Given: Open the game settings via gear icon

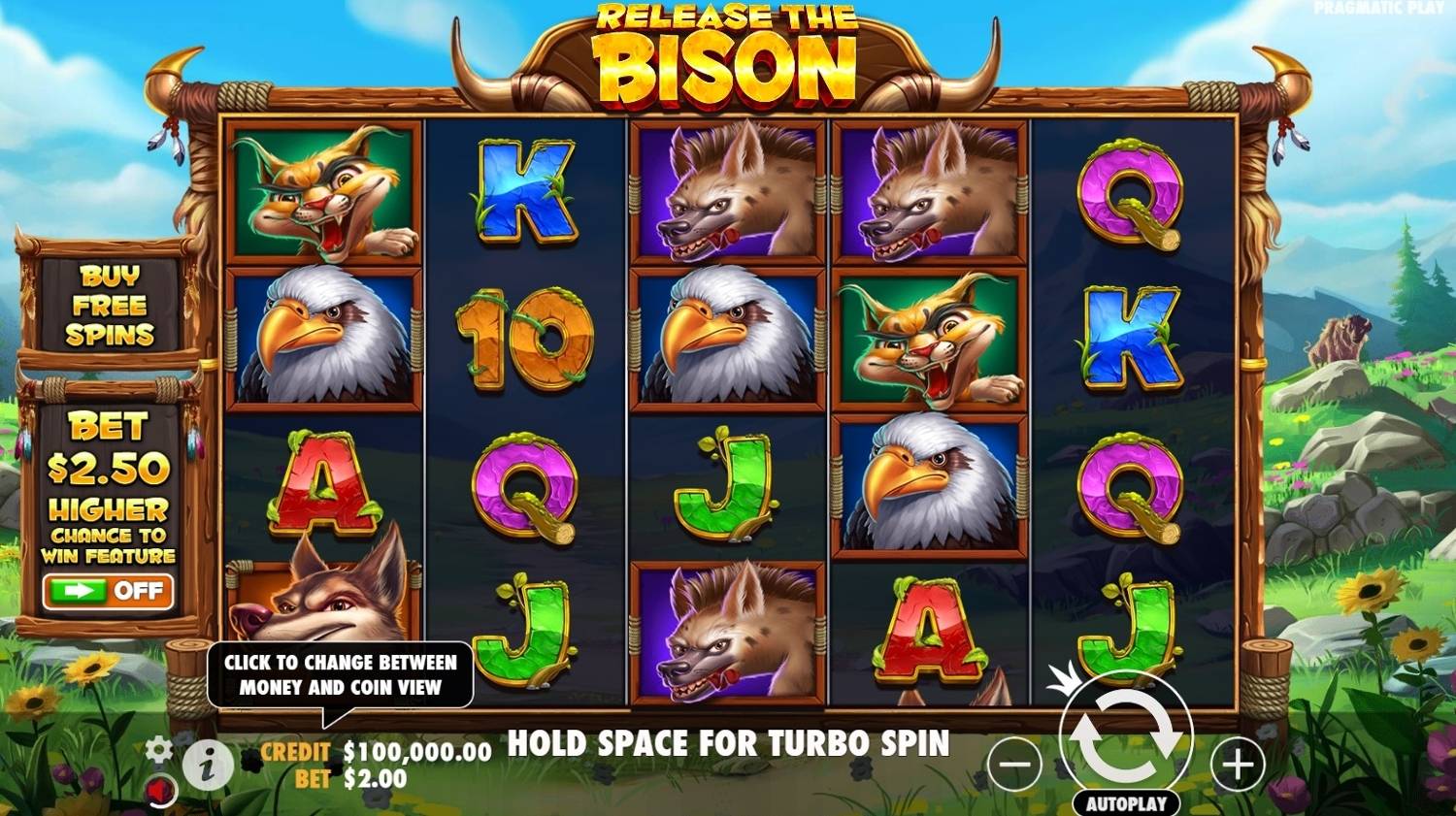Looking at the screenshot, I should pos(158,750).
